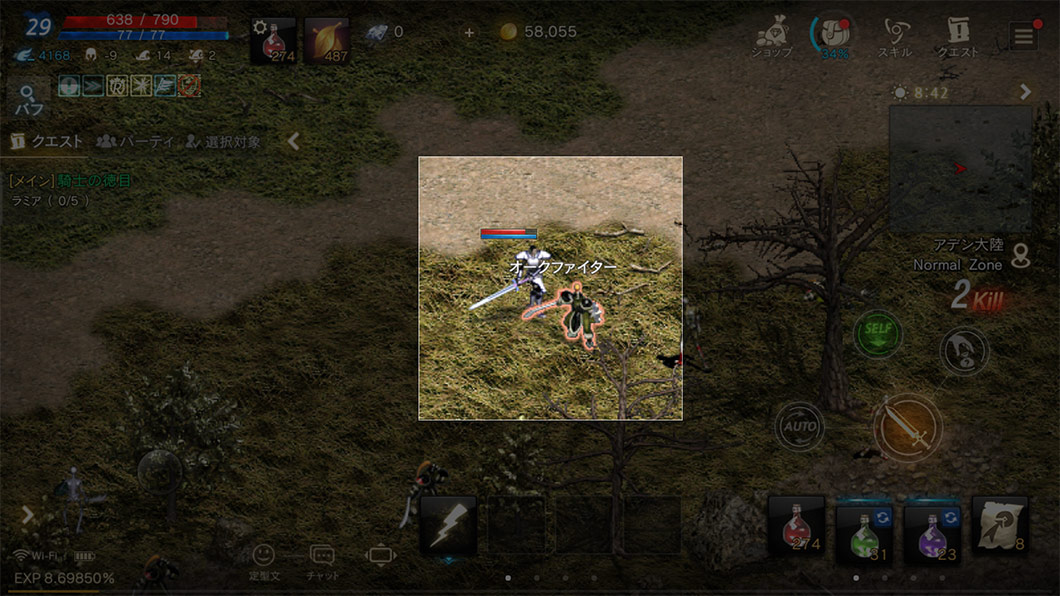
Task: Use the teleport scroll hotbar slot
Action: pos(999,526)
